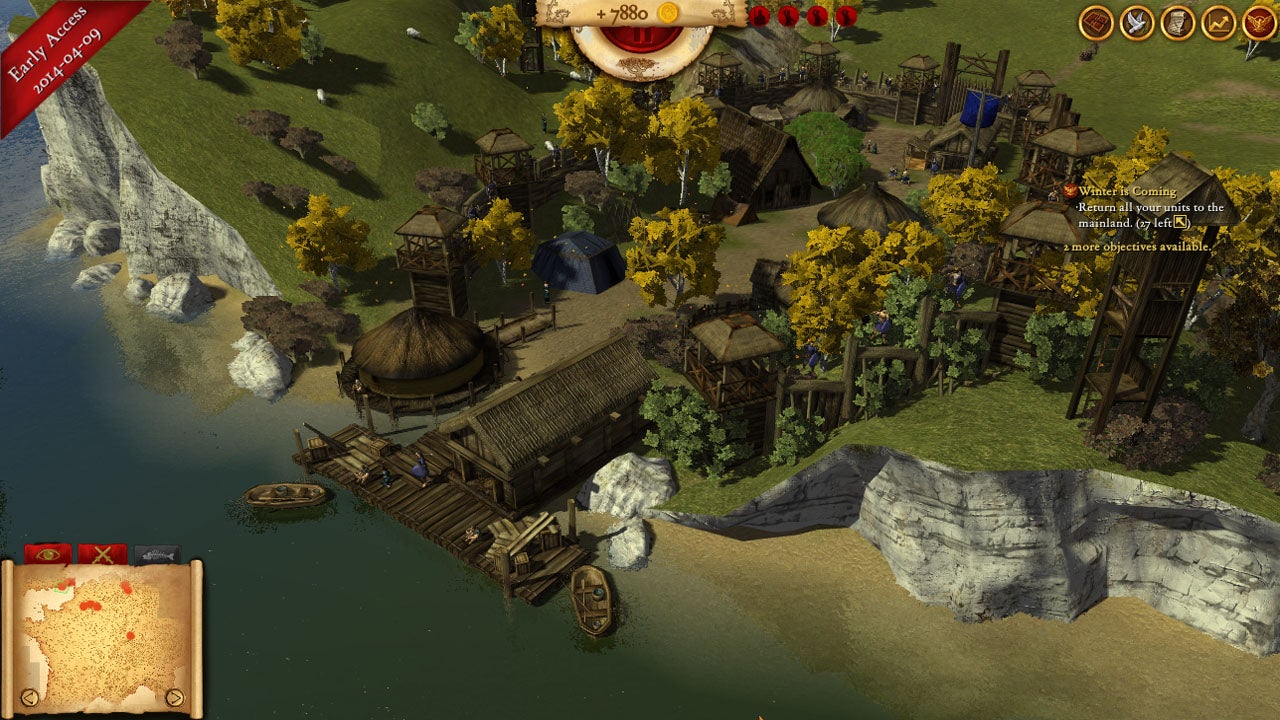Switch to the eye tab above the minimap
The image size is (1280, 720).
(48, 554)
